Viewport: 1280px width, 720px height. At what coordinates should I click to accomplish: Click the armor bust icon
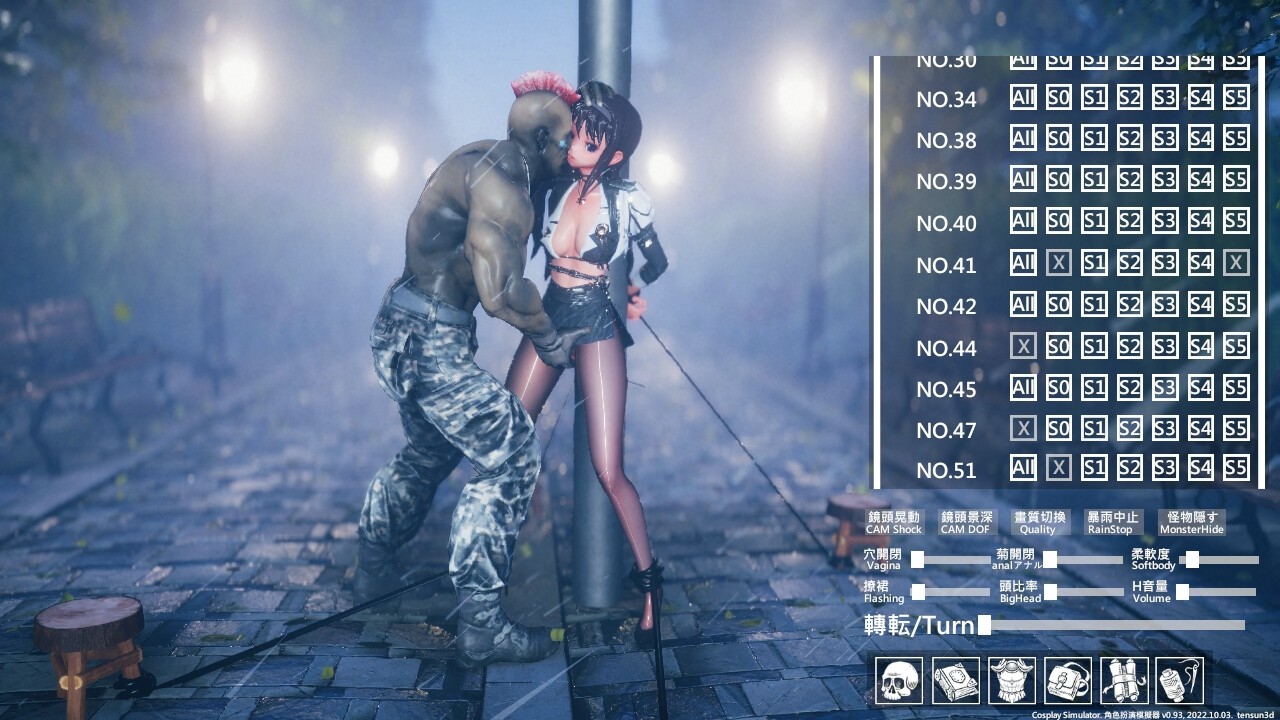pyautogui.click(x=1011, y=681)
